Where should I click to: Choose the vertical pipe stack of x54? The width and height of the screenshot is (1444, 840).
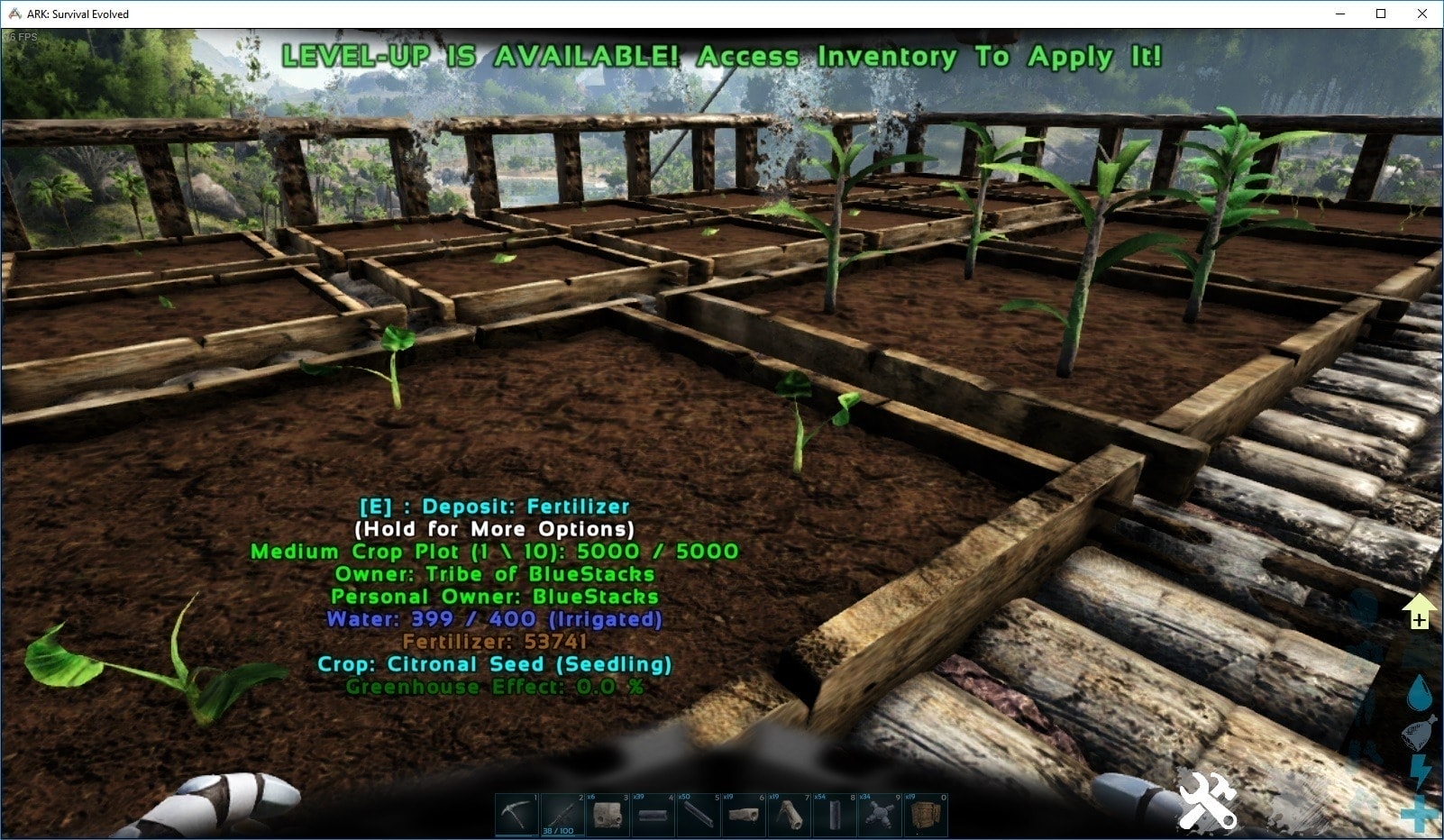tap(834, 815)
